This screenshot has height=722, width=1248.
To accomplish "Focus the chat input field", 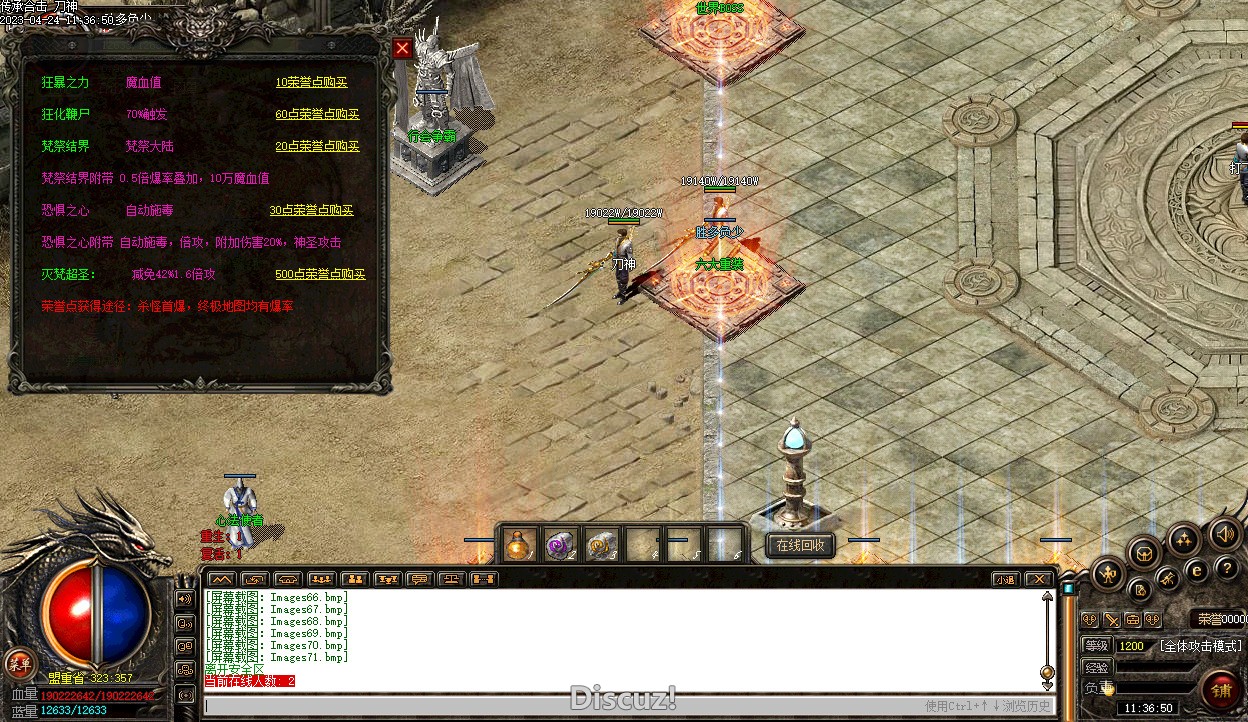I will (x=560, y=705).
